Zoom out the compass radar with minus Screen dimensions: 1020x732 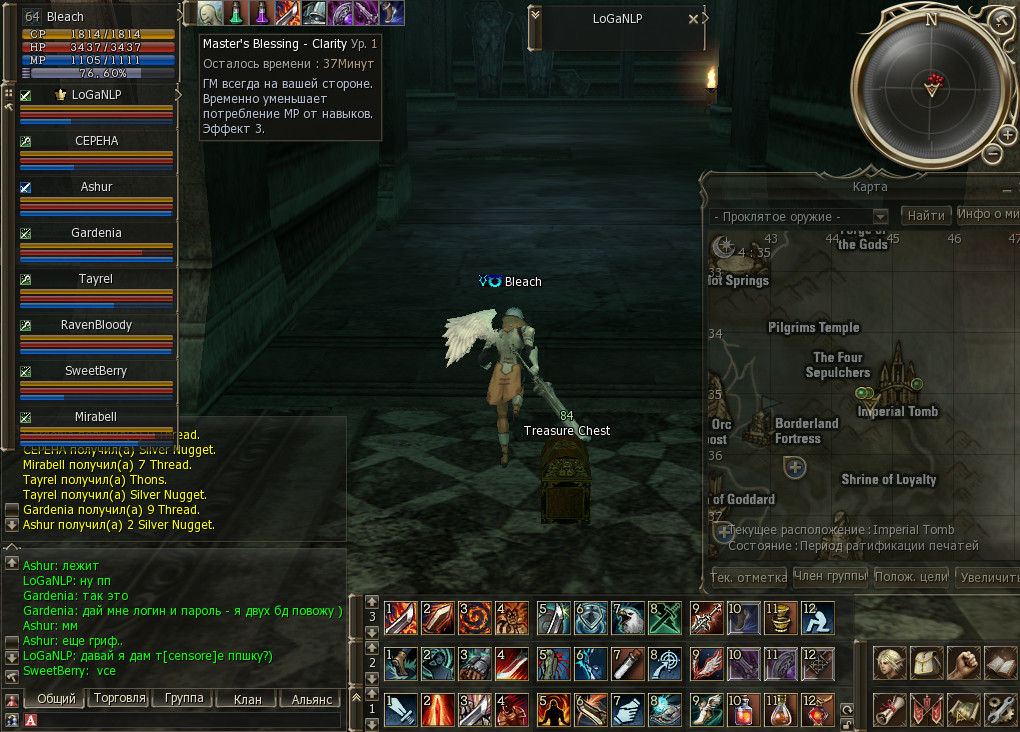(x=993, y=153)
